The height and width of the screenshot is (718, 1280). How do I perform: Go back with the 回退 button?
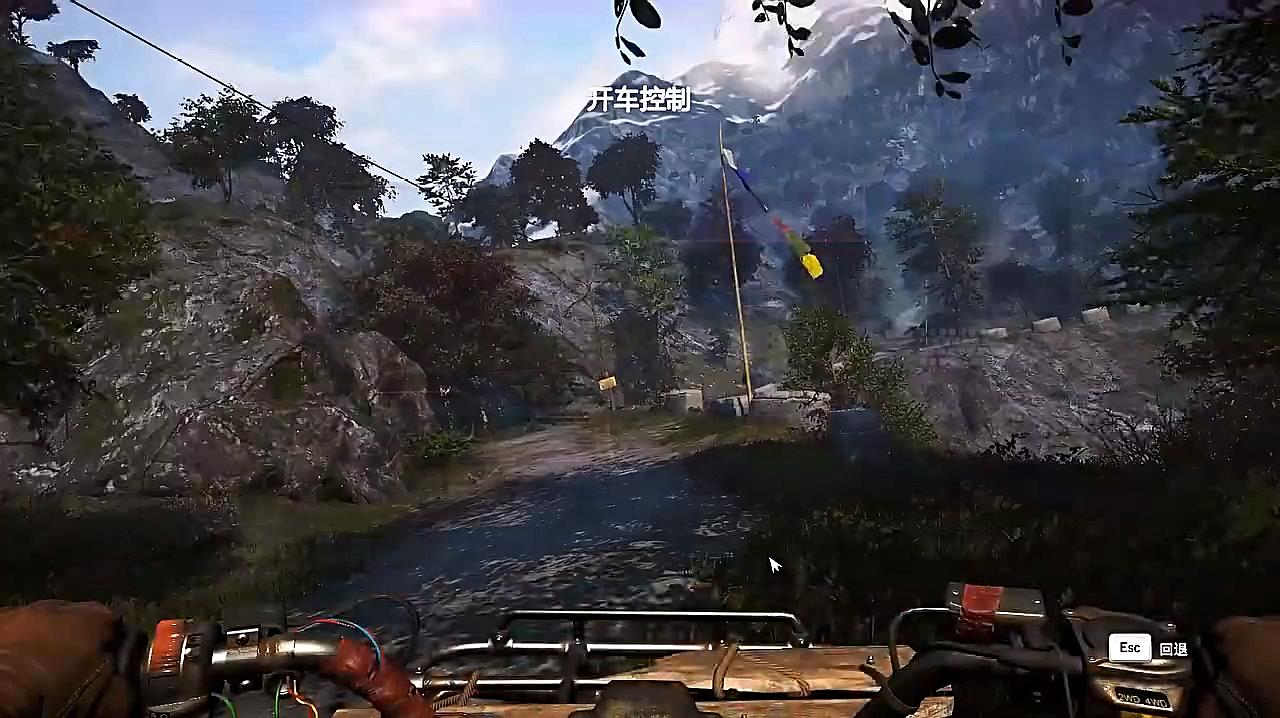[x=1148, y=648]
